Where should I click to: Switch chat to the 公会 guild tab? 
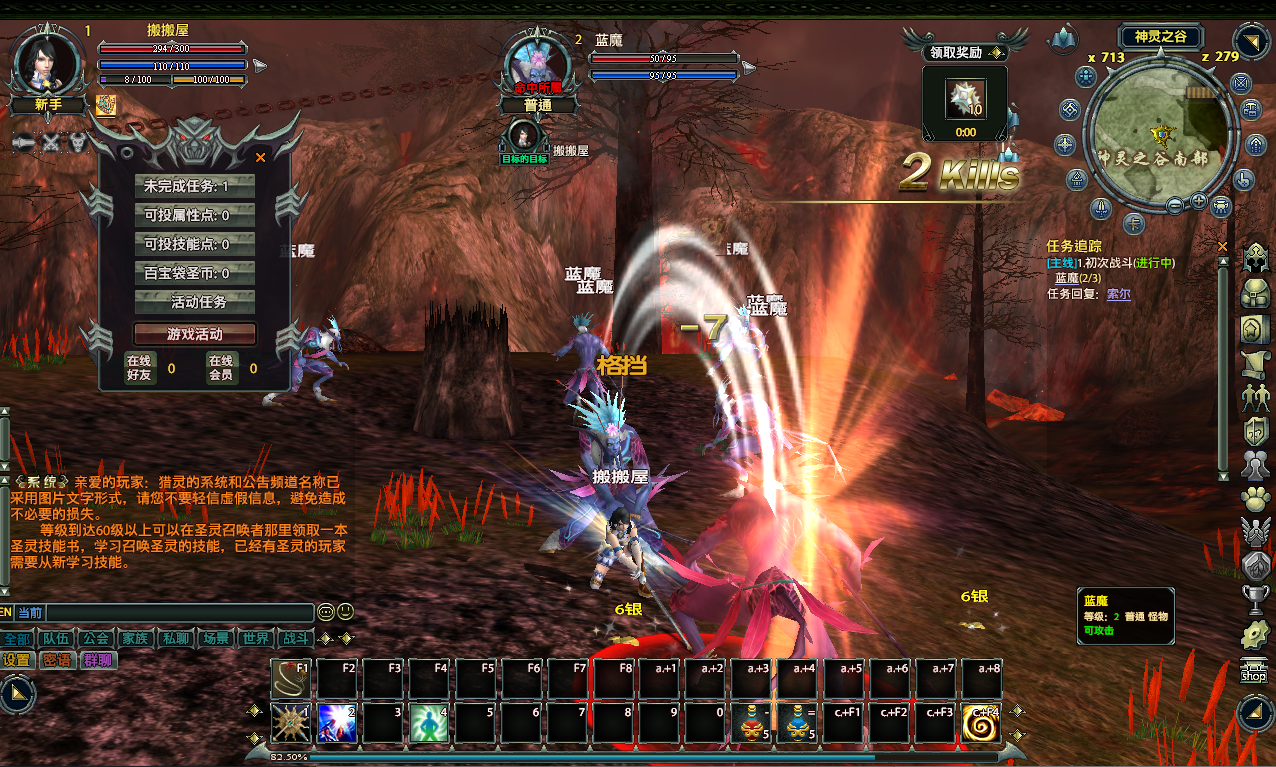pyautogui.click(x=95, y=638)
